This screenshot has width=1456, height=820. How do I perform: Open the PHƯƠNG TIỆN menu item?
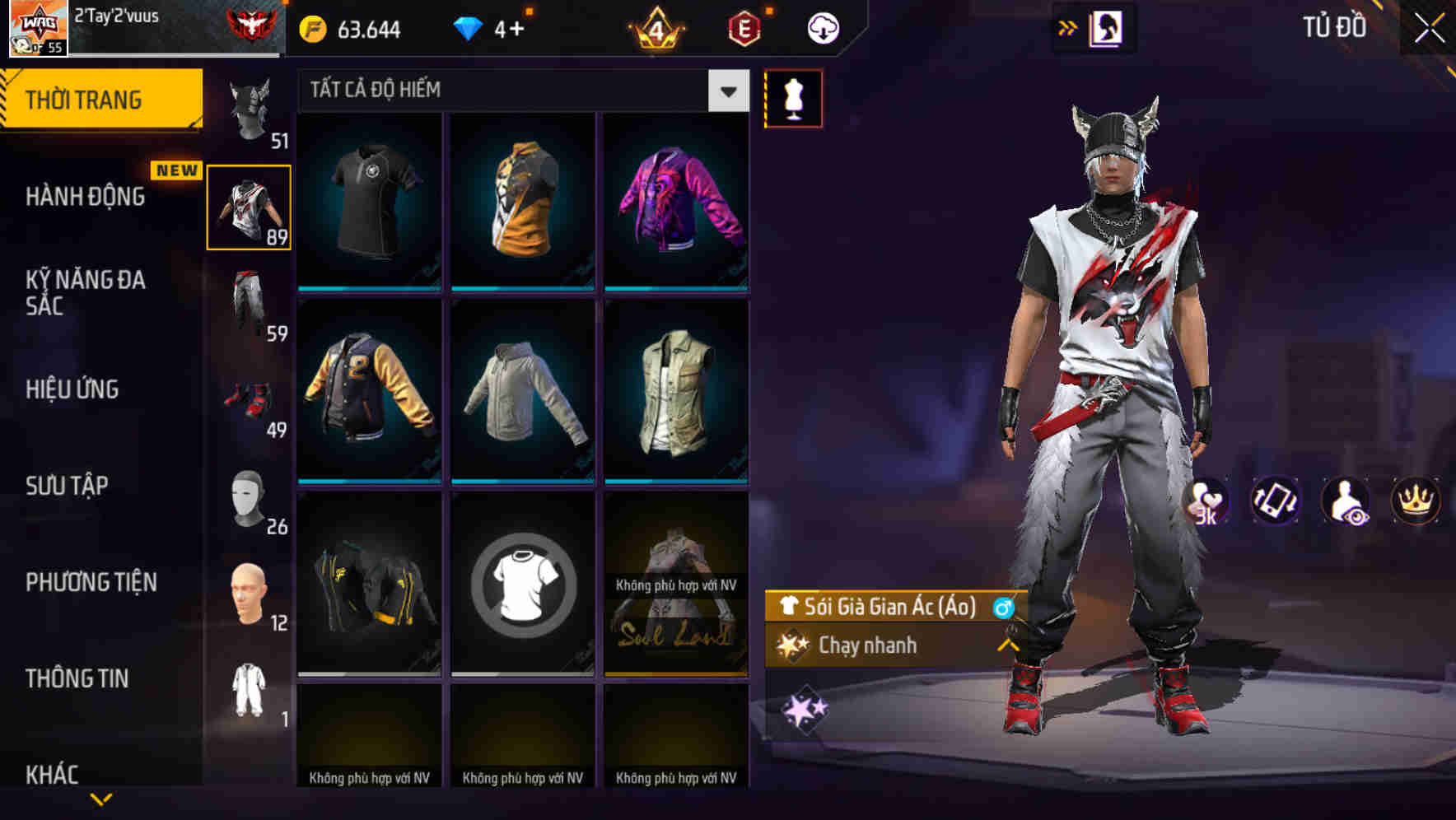pos(91,581)
